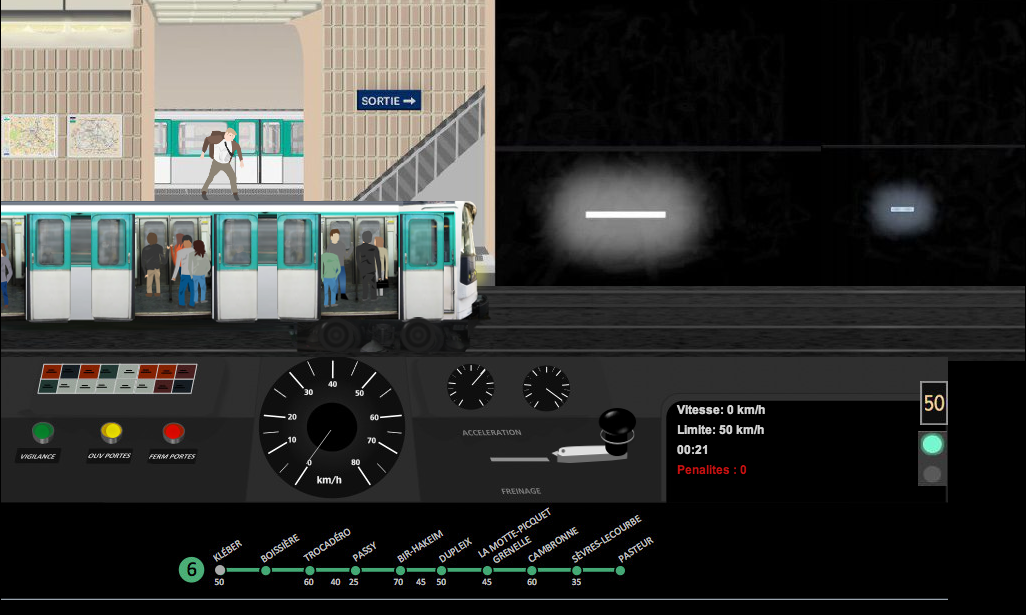Close the doors with the red FERM PORTES button
The width and height of the screenshot is (1026, 615).
tap(174, 433)
